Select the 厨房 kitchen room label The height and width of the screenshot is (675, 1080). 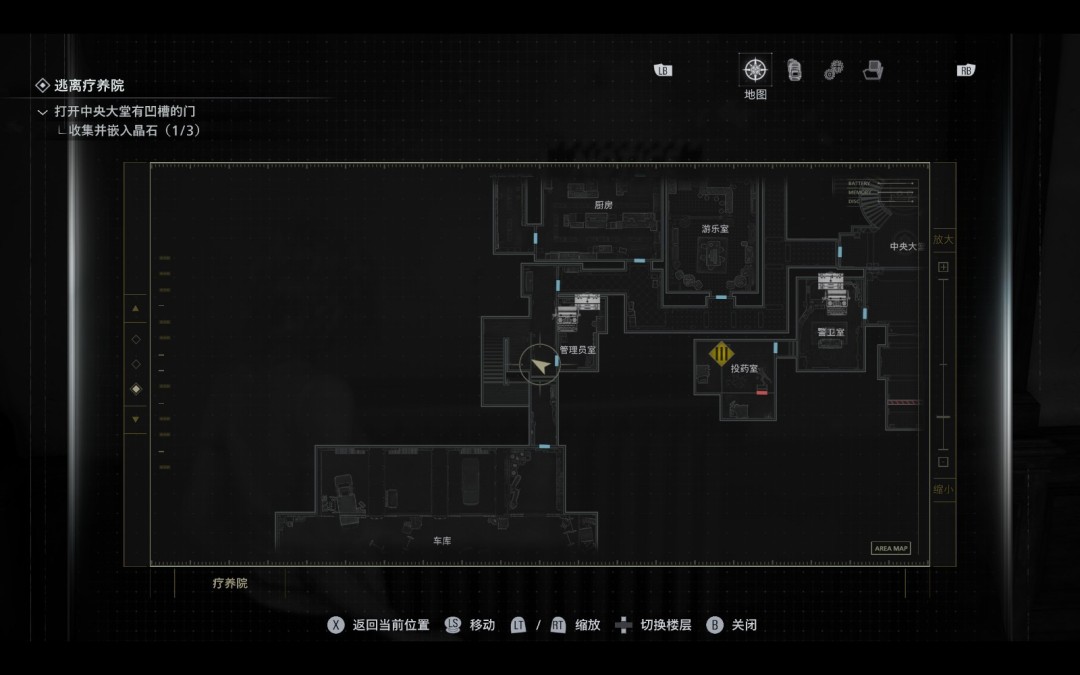pyautogui.click(x=603, y=205)
